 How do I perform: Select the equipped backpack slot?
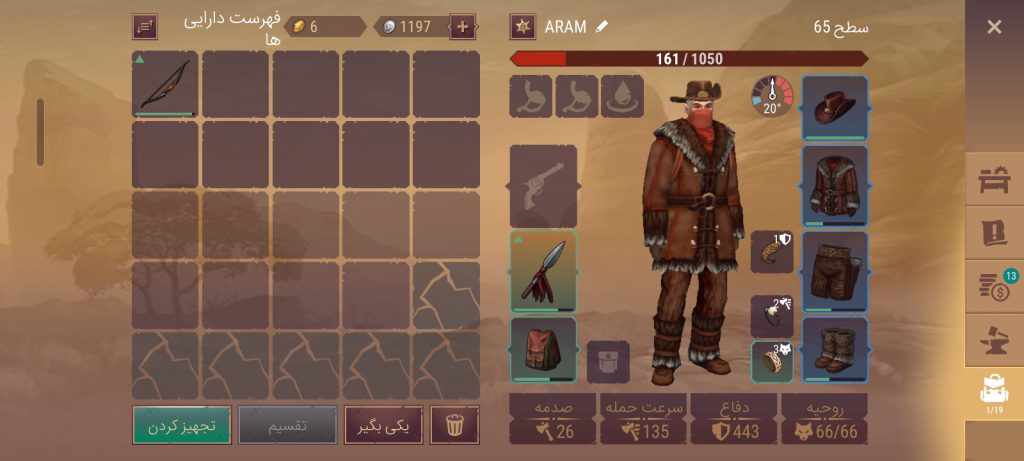[543, 349]
